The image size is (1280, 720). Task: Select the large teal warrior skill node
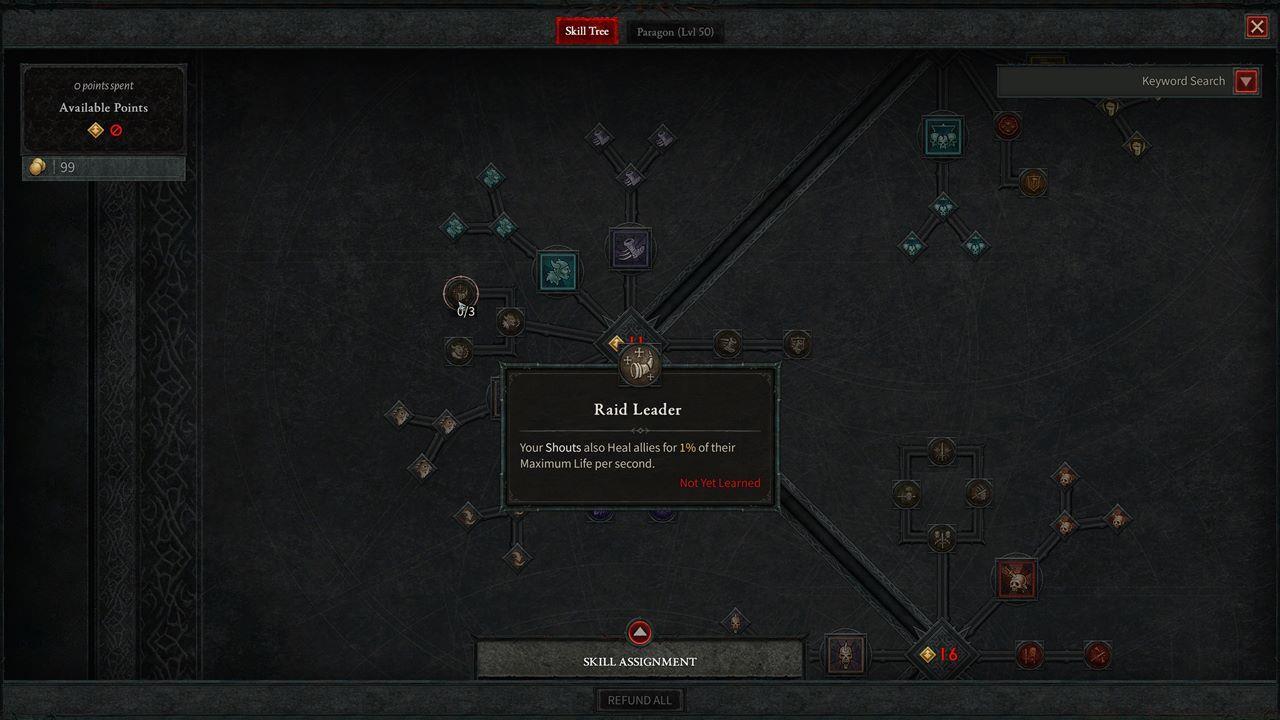(x=558, y=271)
